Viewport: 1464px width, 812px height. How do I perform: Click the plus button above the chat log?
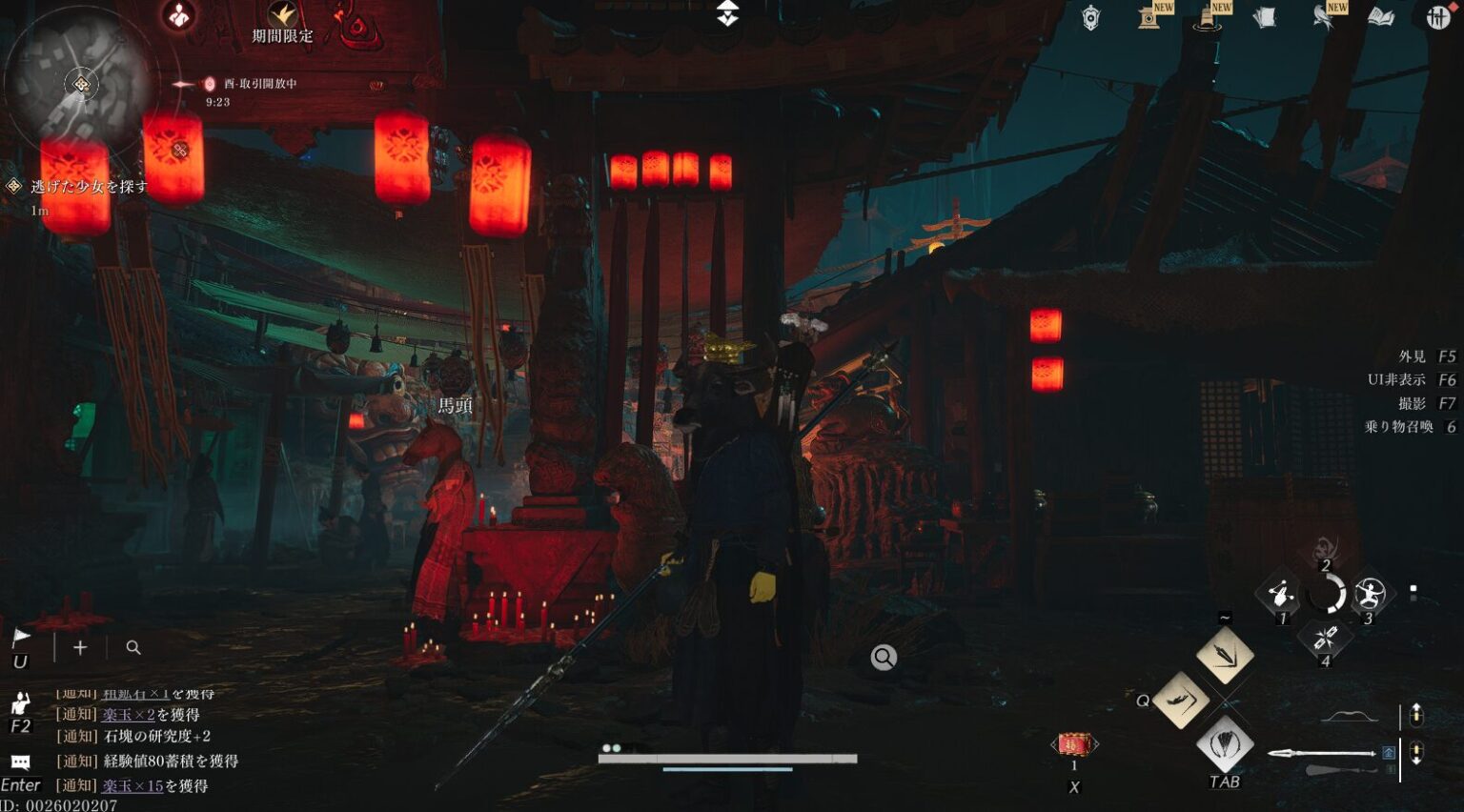coord(80,648)
